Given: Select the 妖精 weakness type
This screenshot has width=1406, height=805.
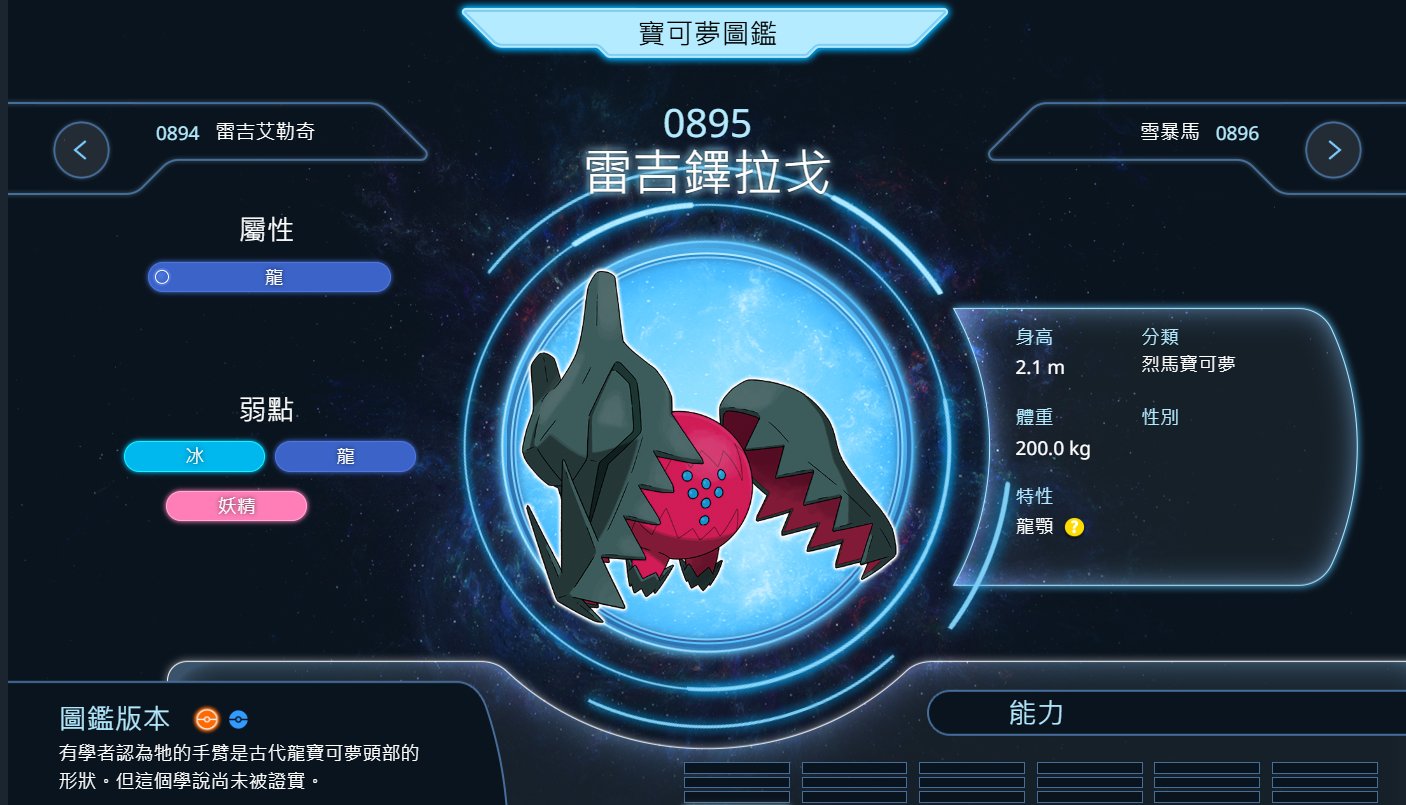Looking at the screenshot, I should point(236,506).
